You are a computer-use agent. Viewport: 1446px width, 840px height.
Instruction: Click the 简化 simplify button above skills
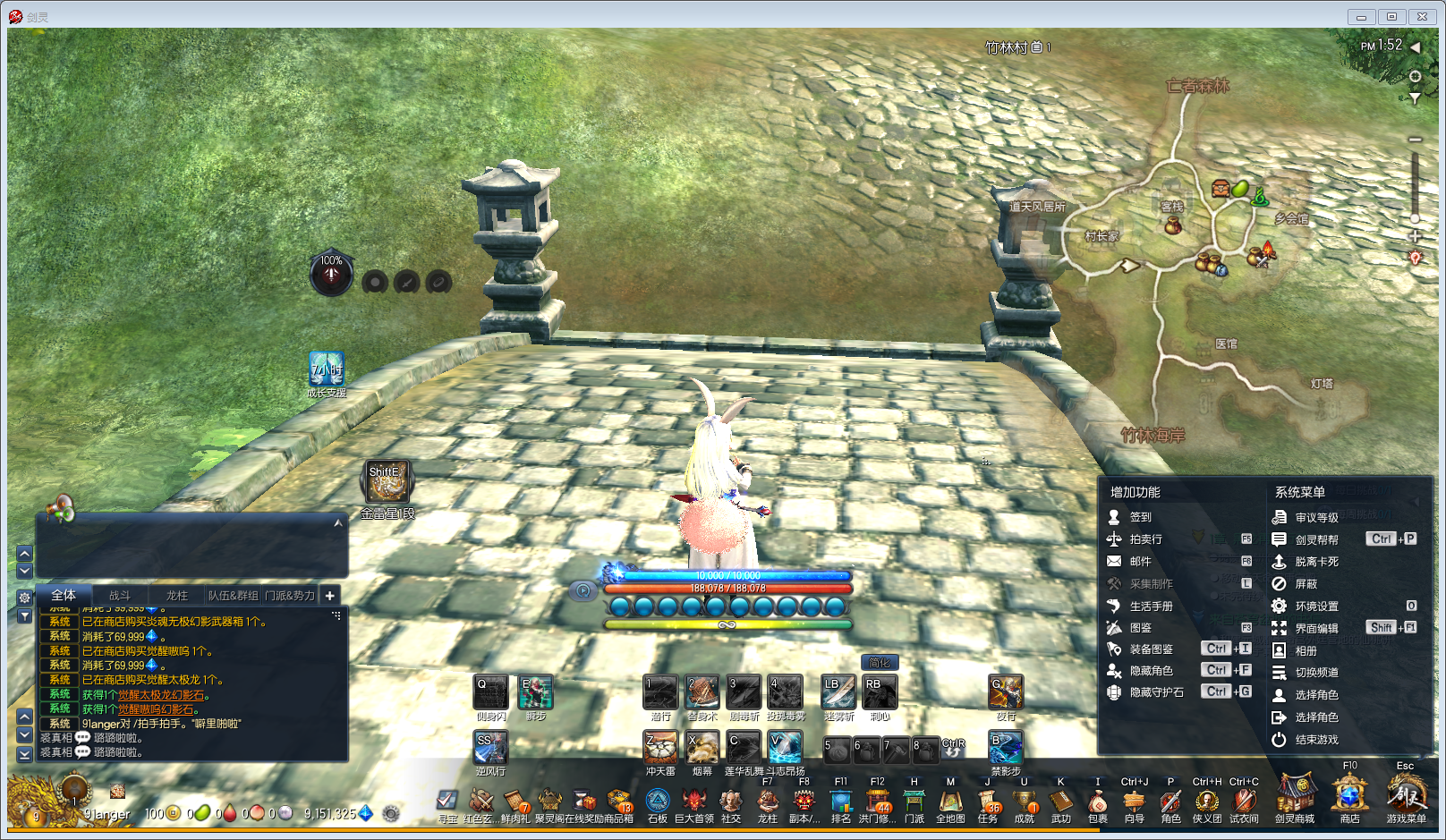point(880,663)
